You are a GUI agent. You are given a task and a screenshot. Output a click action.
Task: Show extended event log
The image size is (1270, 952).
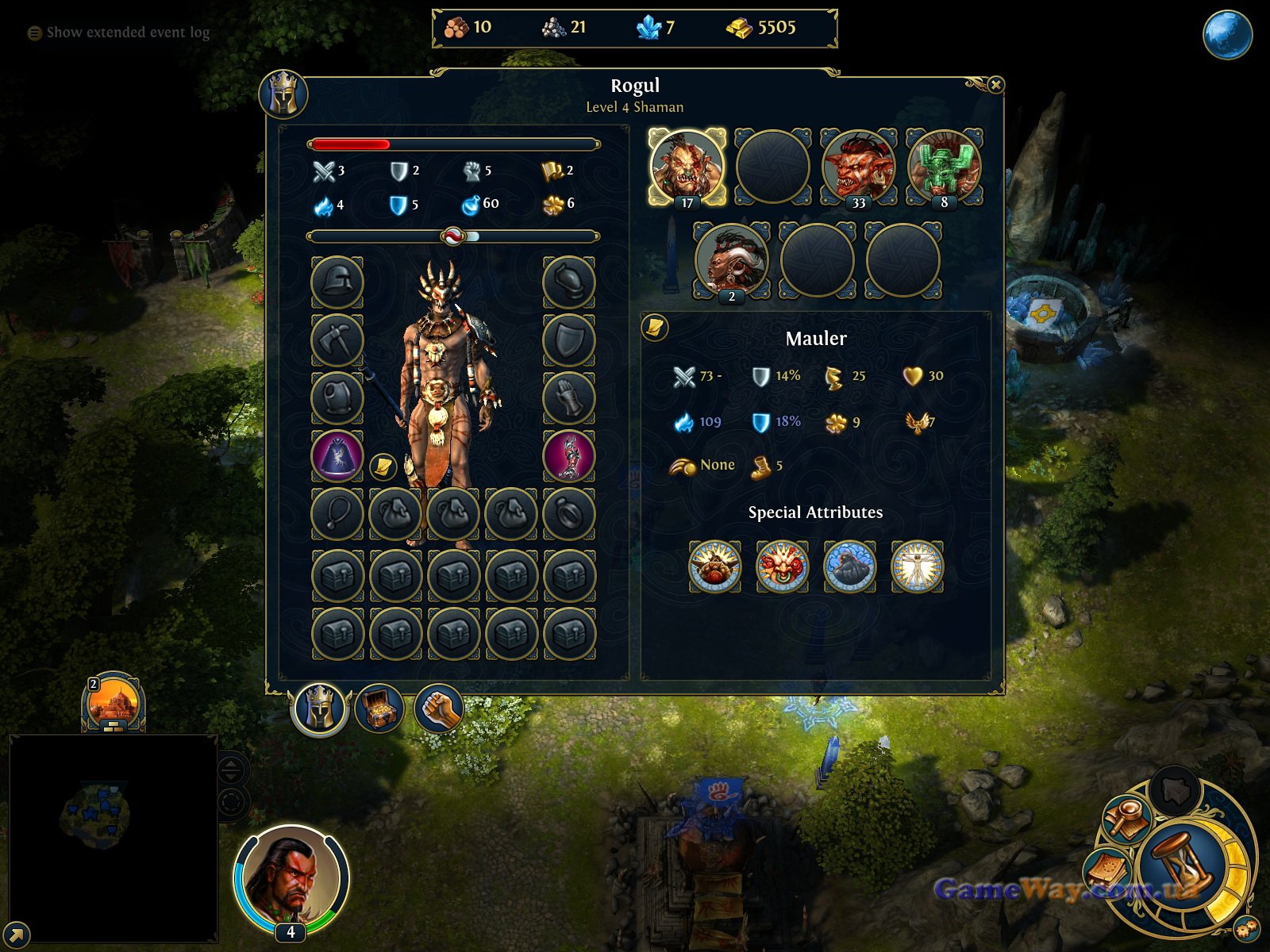(119, 33)
